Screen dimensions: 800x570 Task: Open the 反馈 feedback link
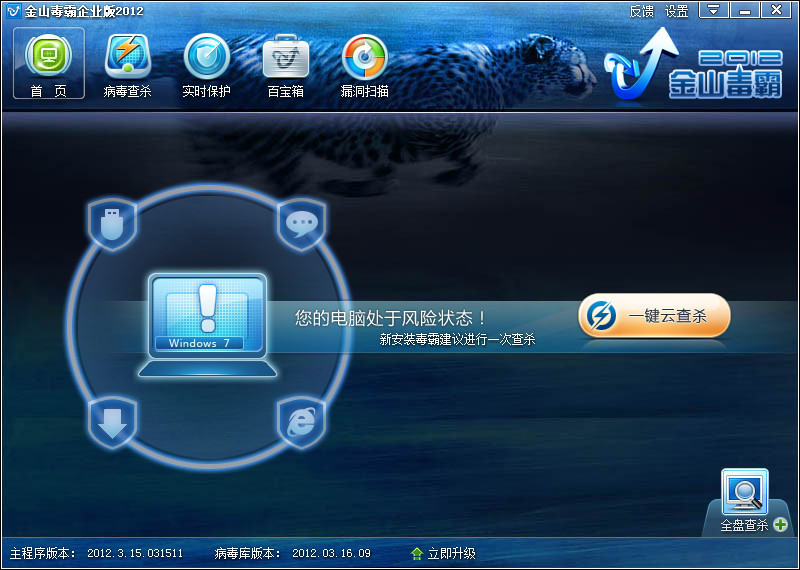pyautogui.click(x=641, y=11)
